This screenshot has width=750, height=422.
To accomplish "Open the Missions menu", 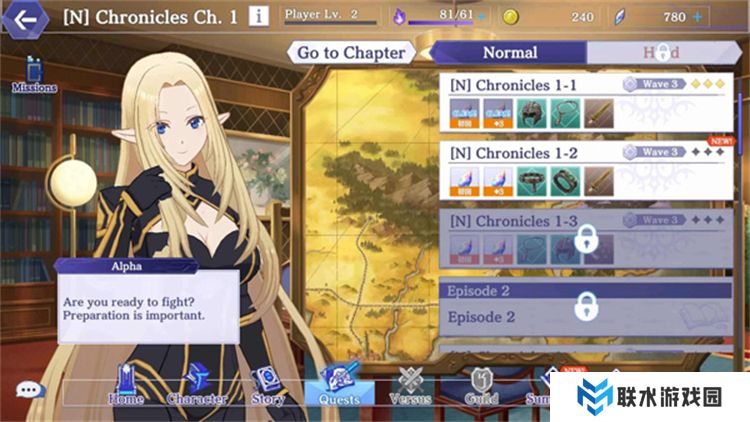I will [34, 74].
